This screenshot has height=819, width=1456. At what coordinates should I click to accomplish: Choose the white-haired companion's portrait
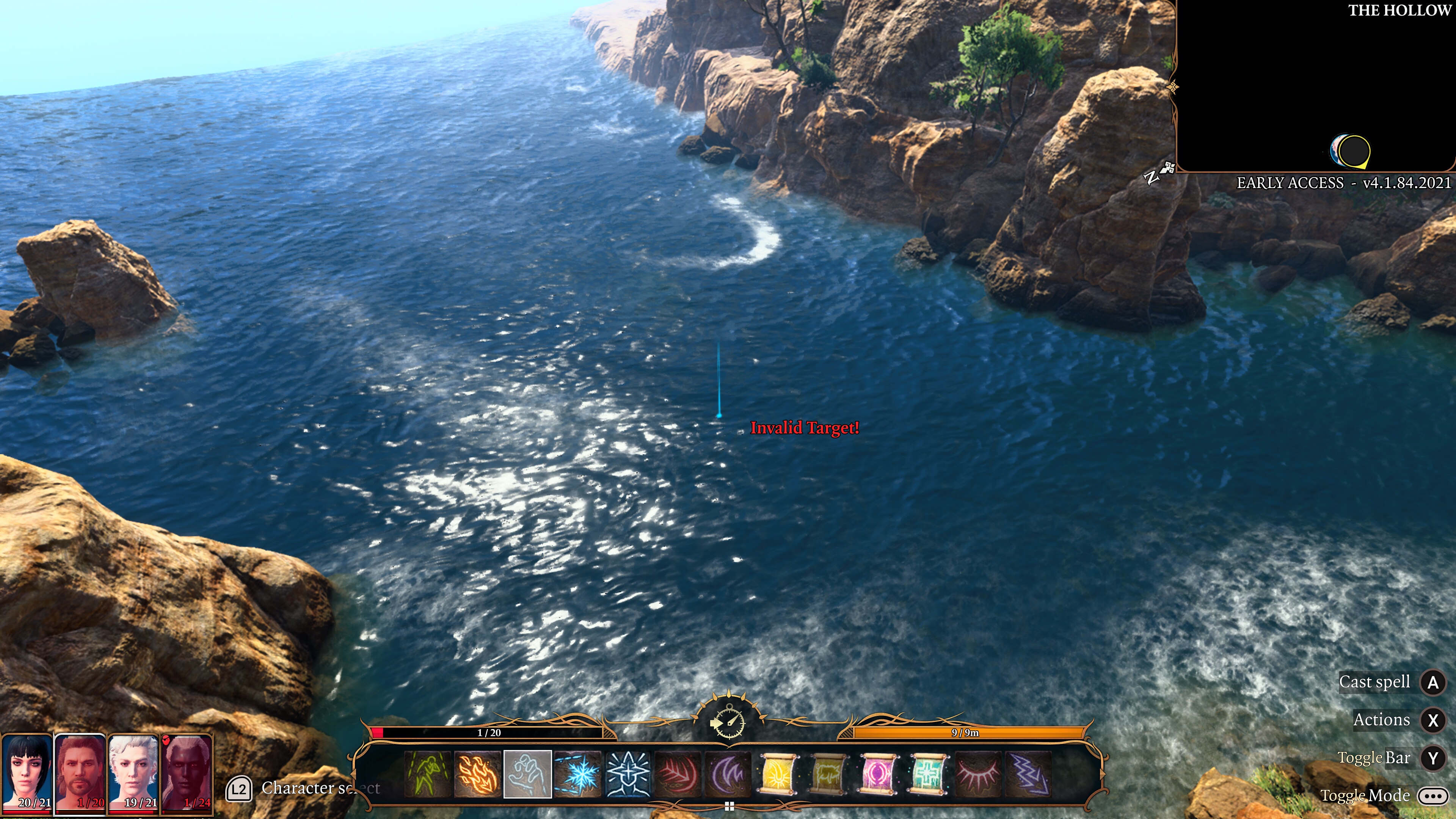(133, 773)
